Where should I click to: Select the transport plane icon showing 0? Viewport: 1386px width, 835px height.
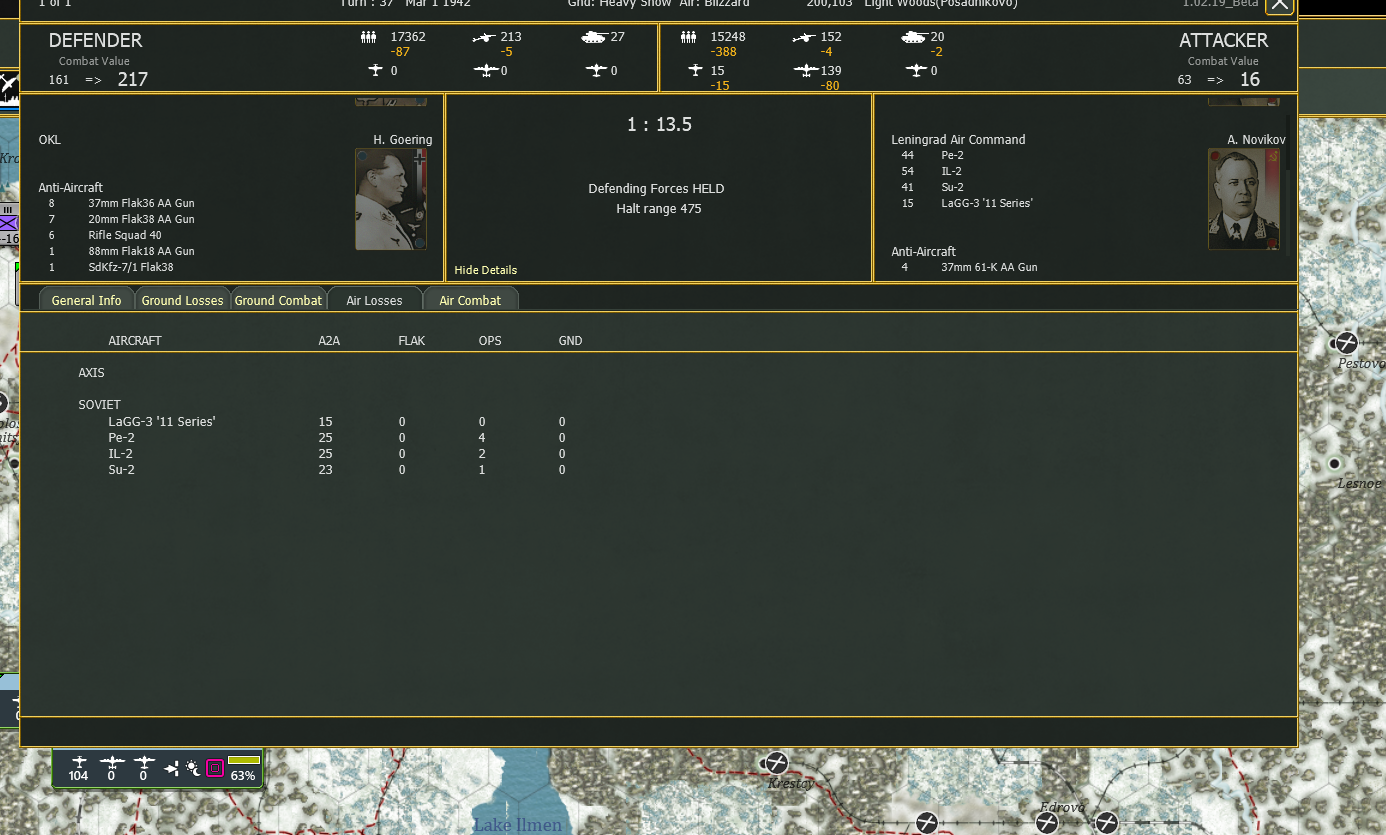(142, 763)
